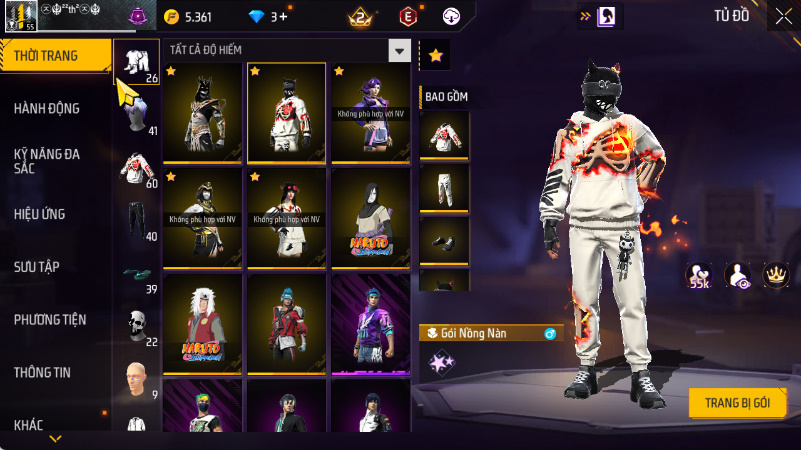Click the Trang Bị Gói button

click(737, 402)
